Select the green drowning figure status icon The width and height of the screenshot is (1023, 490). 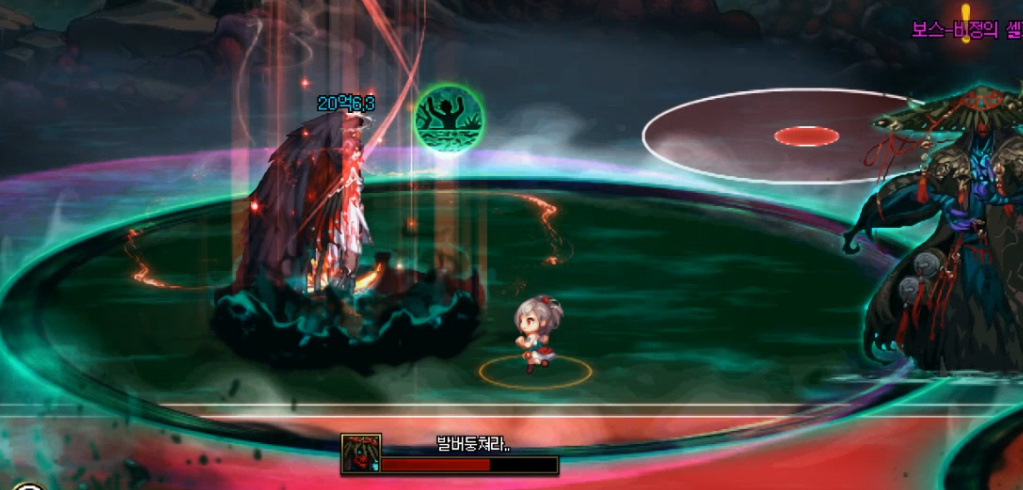coord(450,119)
